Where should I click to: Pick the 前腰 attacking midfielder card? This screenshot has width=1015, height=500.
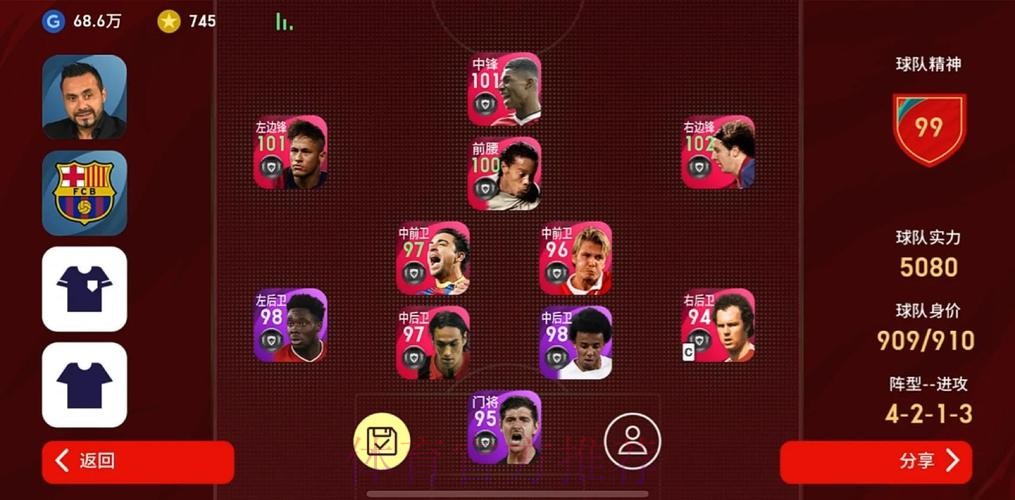(504, 173)
